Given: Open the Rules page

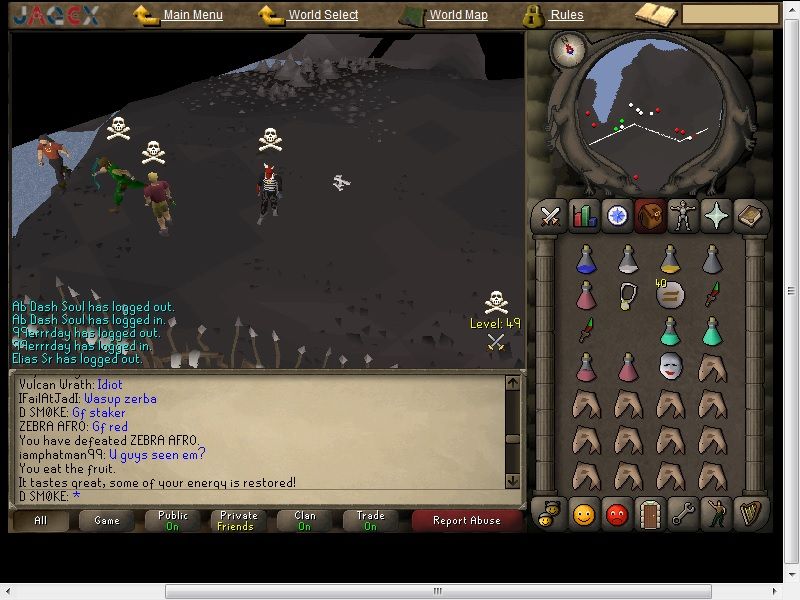Looking at the screenshot, I should coord(566,15).
